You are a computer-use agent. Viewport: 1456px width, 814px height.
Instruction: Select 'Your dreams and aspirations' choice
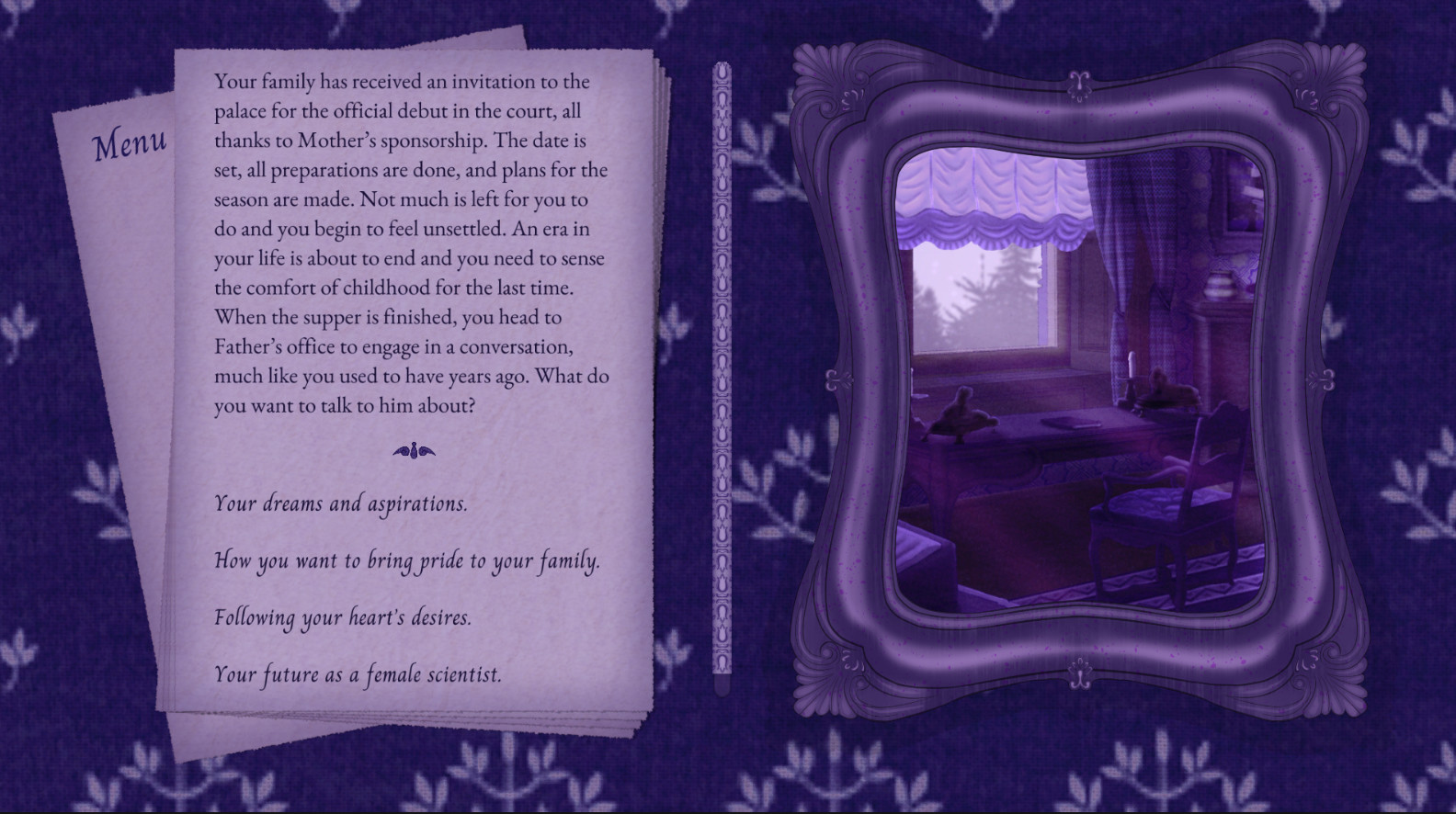click(x=340, y=503)
